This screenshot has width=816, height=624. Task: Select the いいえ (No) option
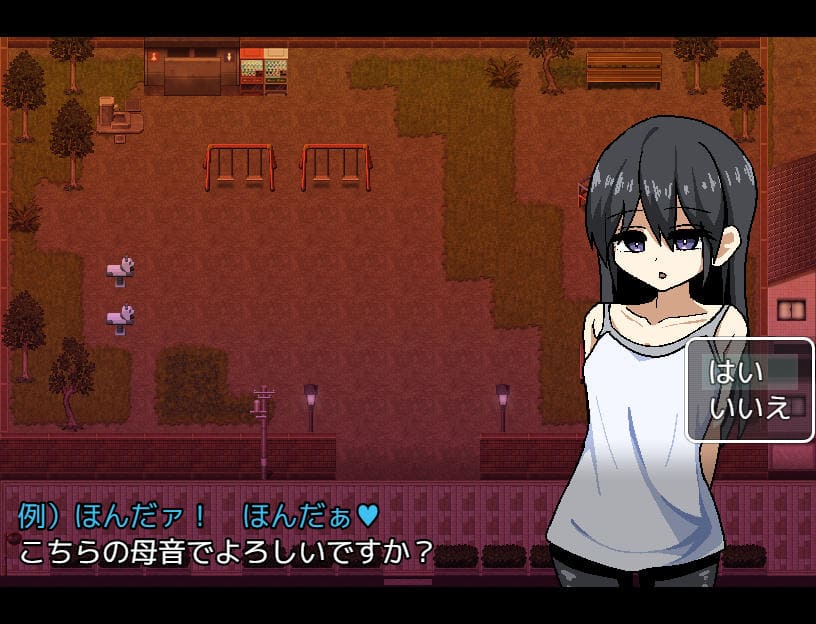pyautogui.click(x=749, y=407)
